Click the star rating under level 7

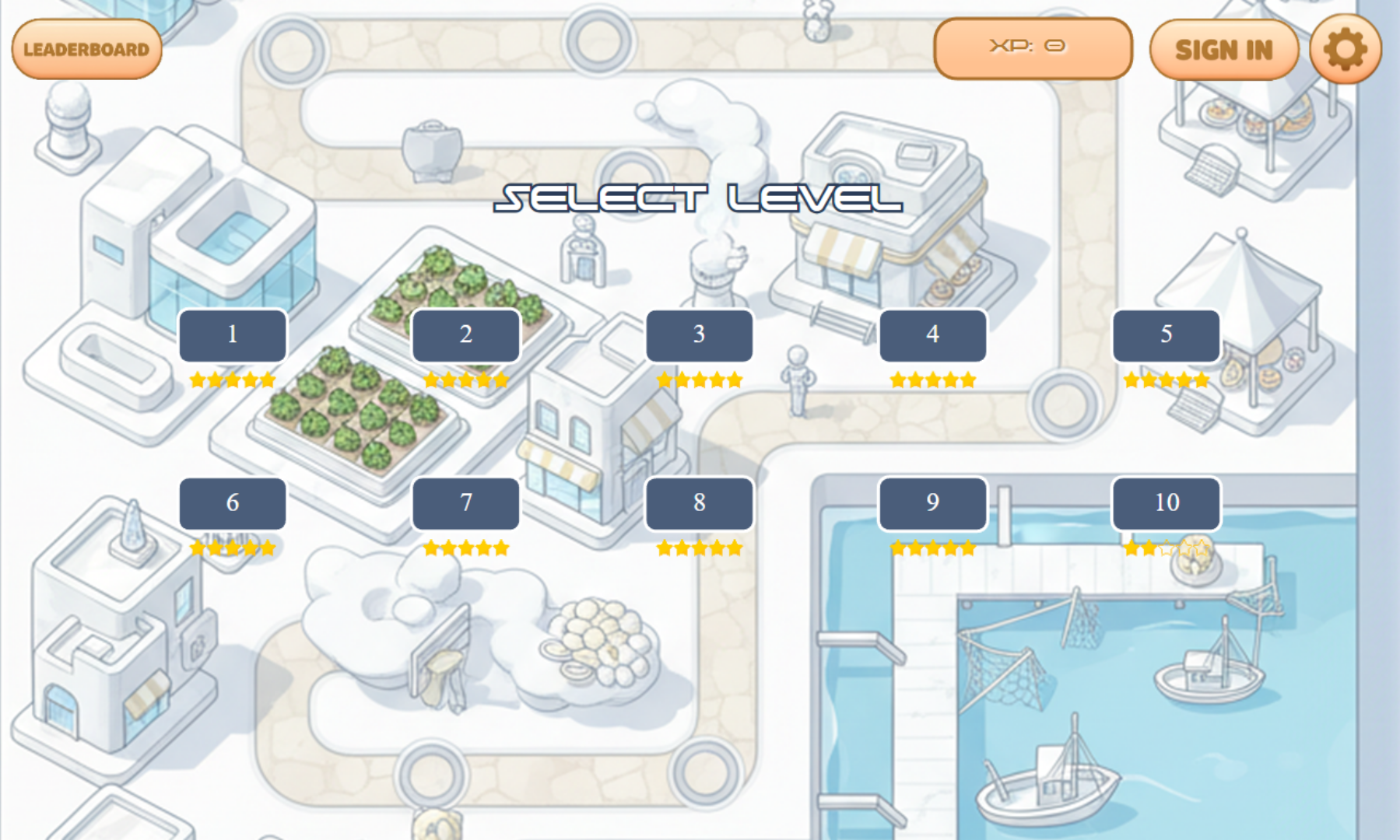coord(465,548)
